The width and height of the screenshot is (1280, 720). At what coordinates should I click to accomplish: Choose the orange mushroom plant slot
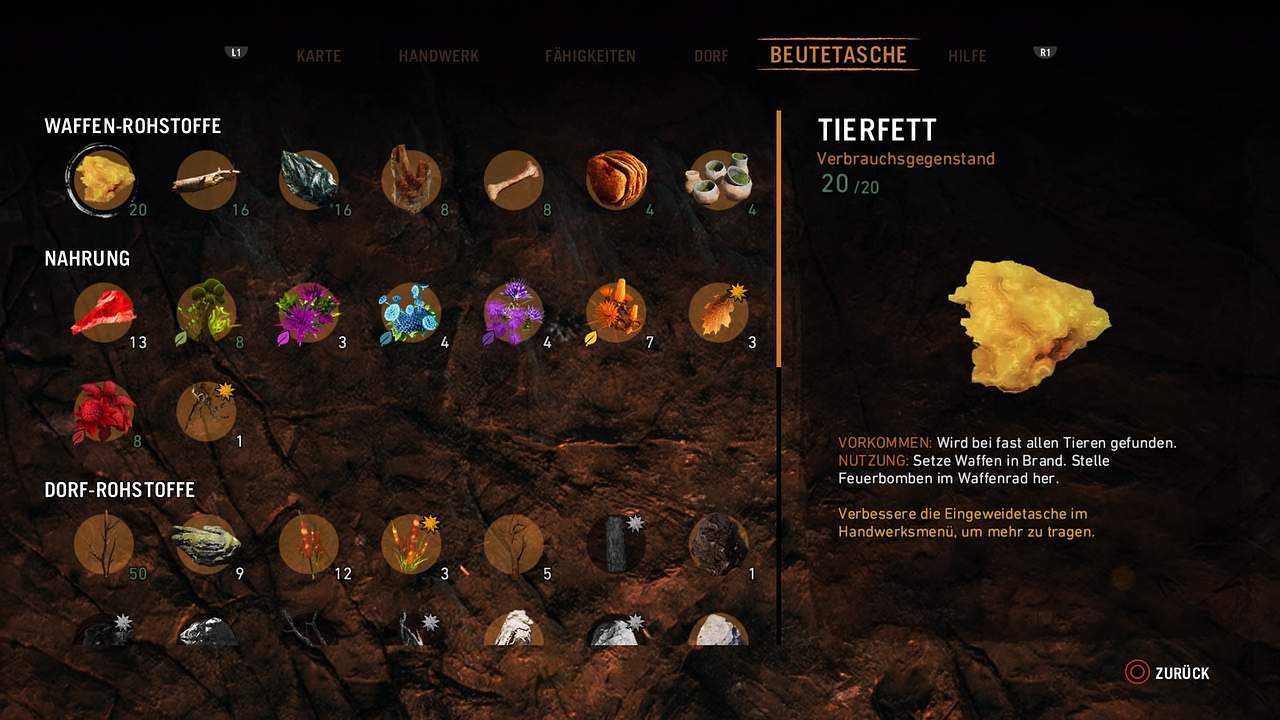[616, 312]
